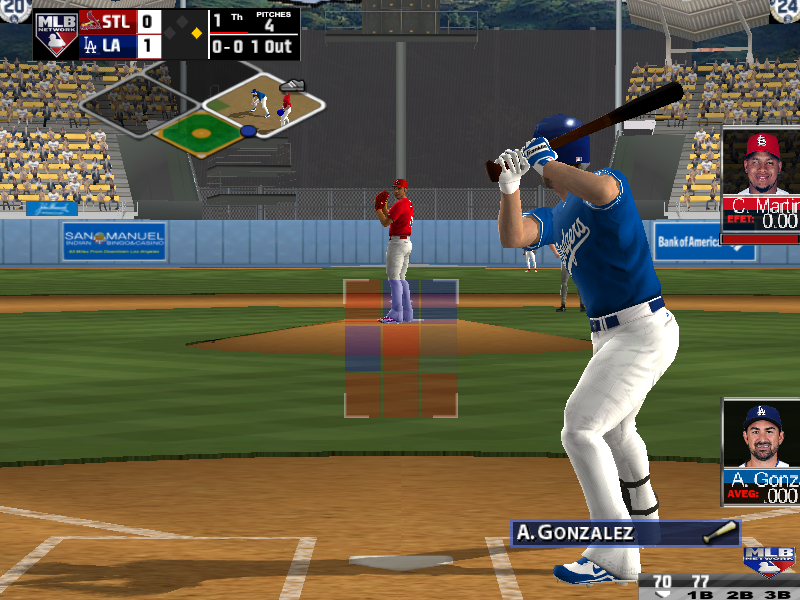Click the baserunner field diagram minimap
800x600 pixels.
204,110
